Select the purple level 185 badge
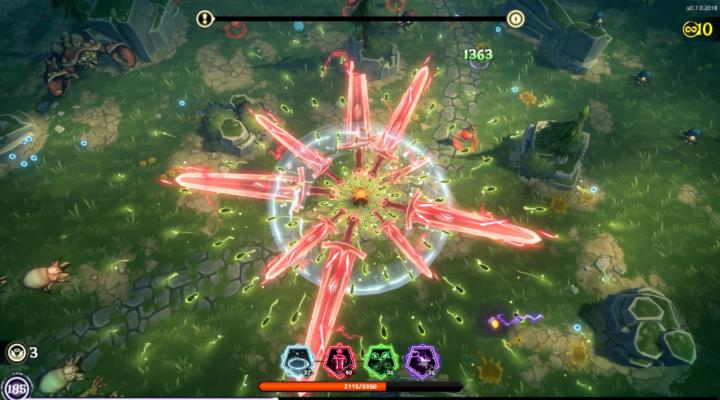The image size is (720, 400). [16, 388]
